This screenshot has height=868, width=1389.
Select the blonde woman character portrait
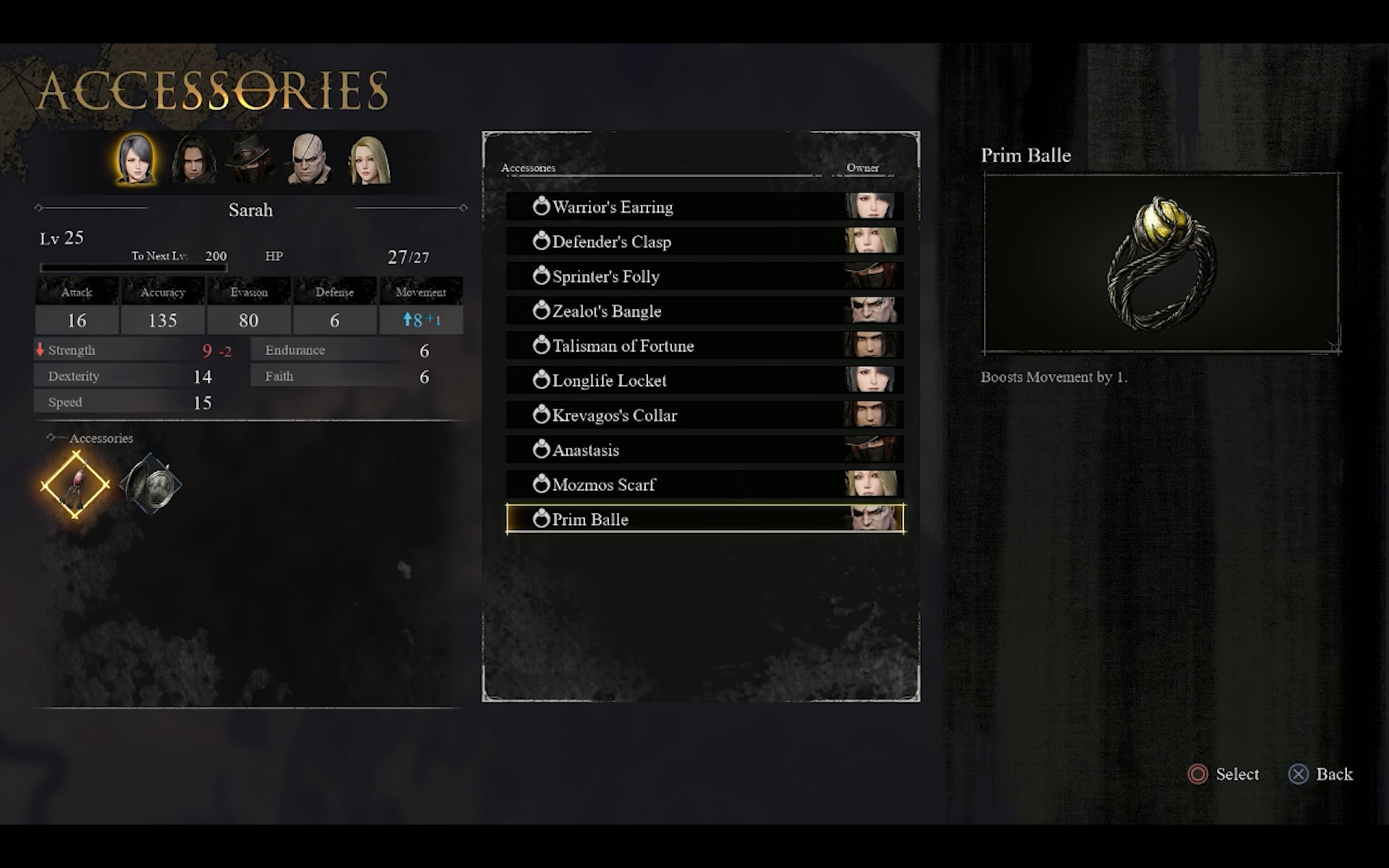pyautogui.click(x=369, y=159)
